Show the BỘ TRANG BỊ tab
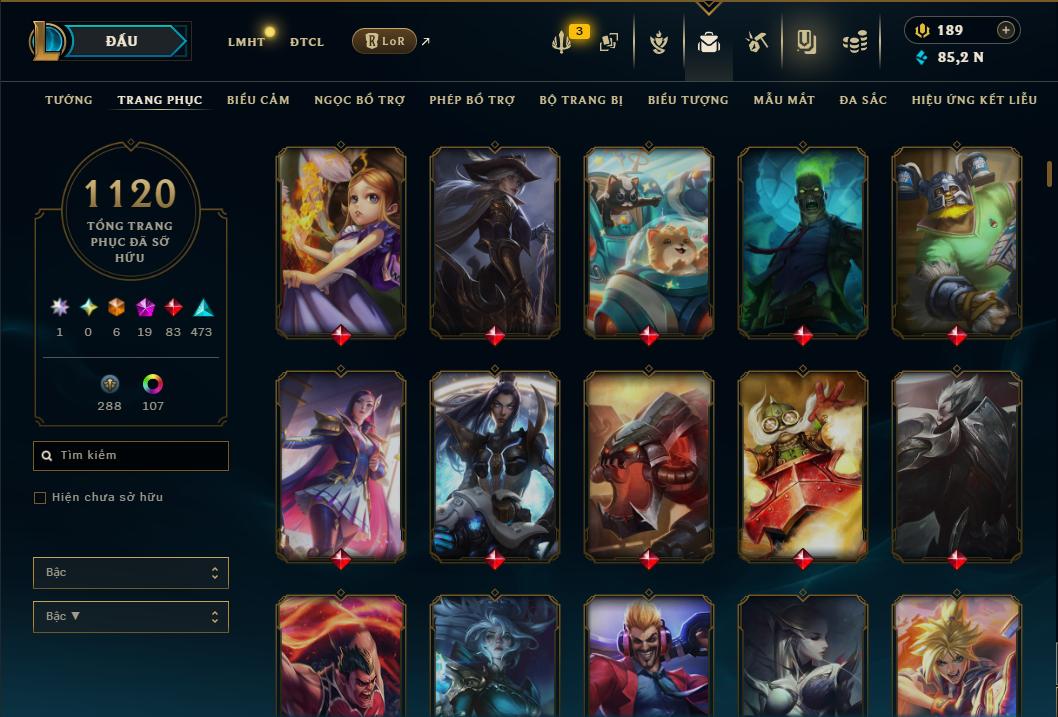1058x717 pixels. pos(581,100)
